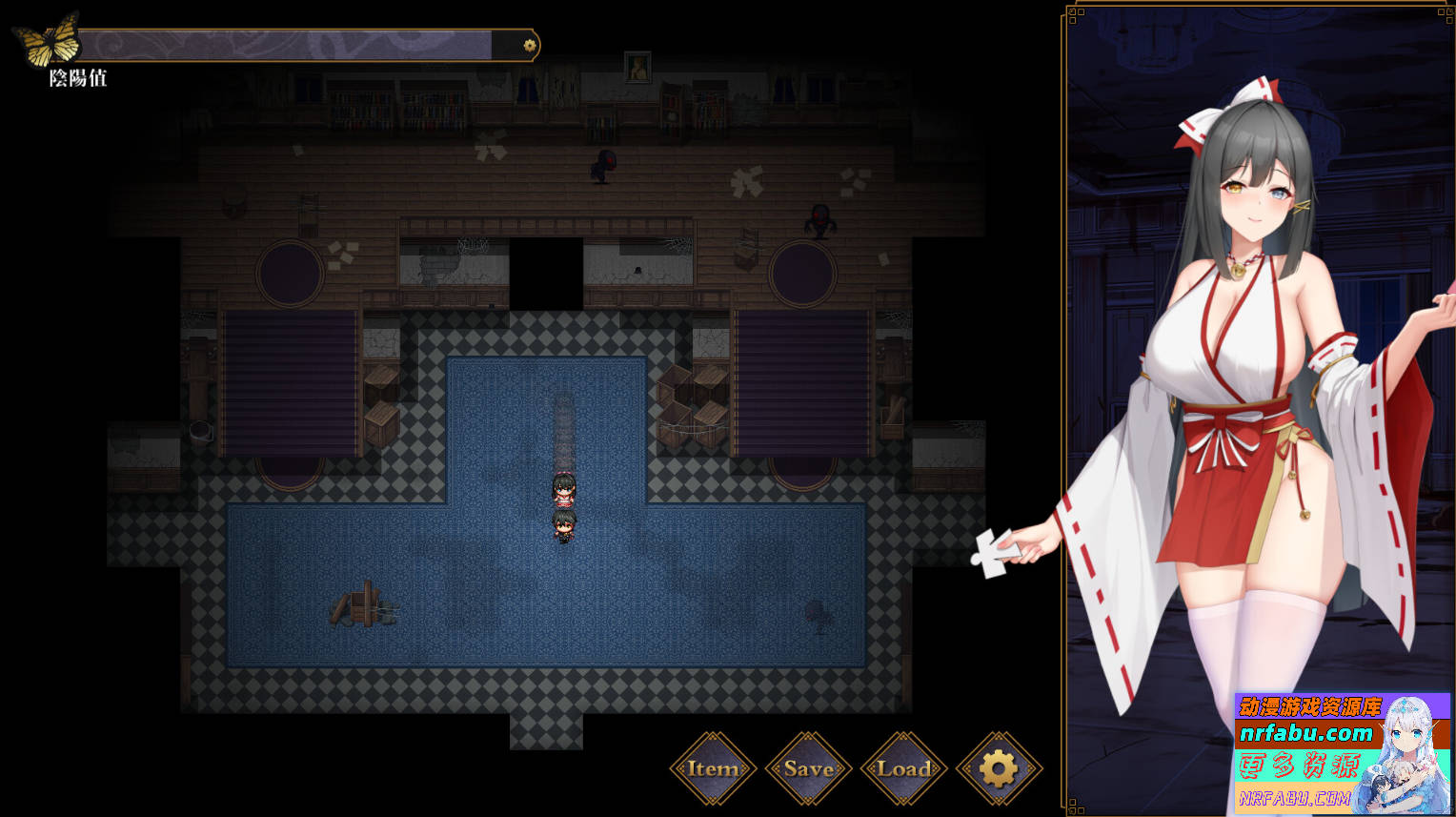Viewport: 1456px width, 817px height.
Task: Open the Item menu
Action: point(713,768)
